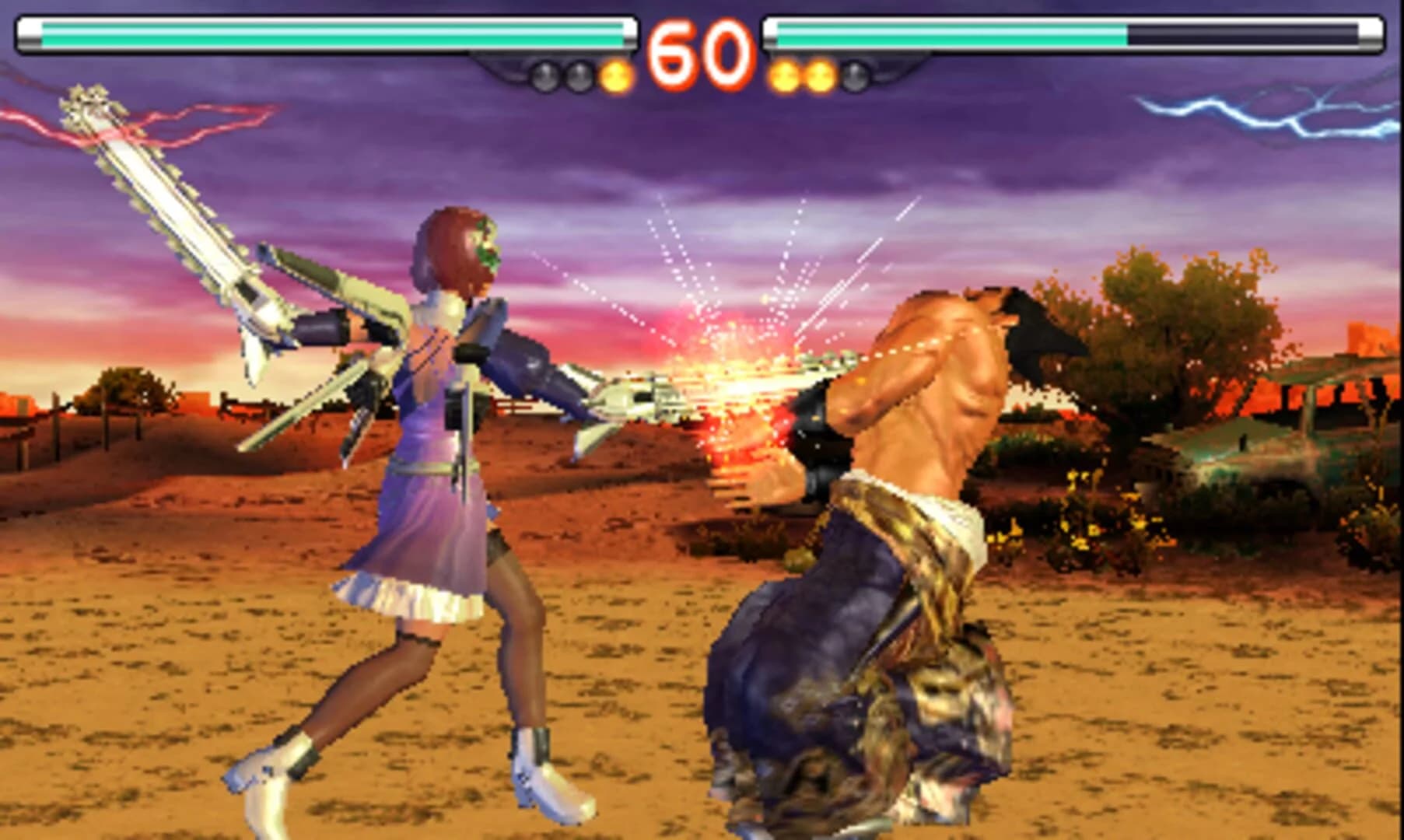Click the right player's depleted health segment

coord(1245,35)
